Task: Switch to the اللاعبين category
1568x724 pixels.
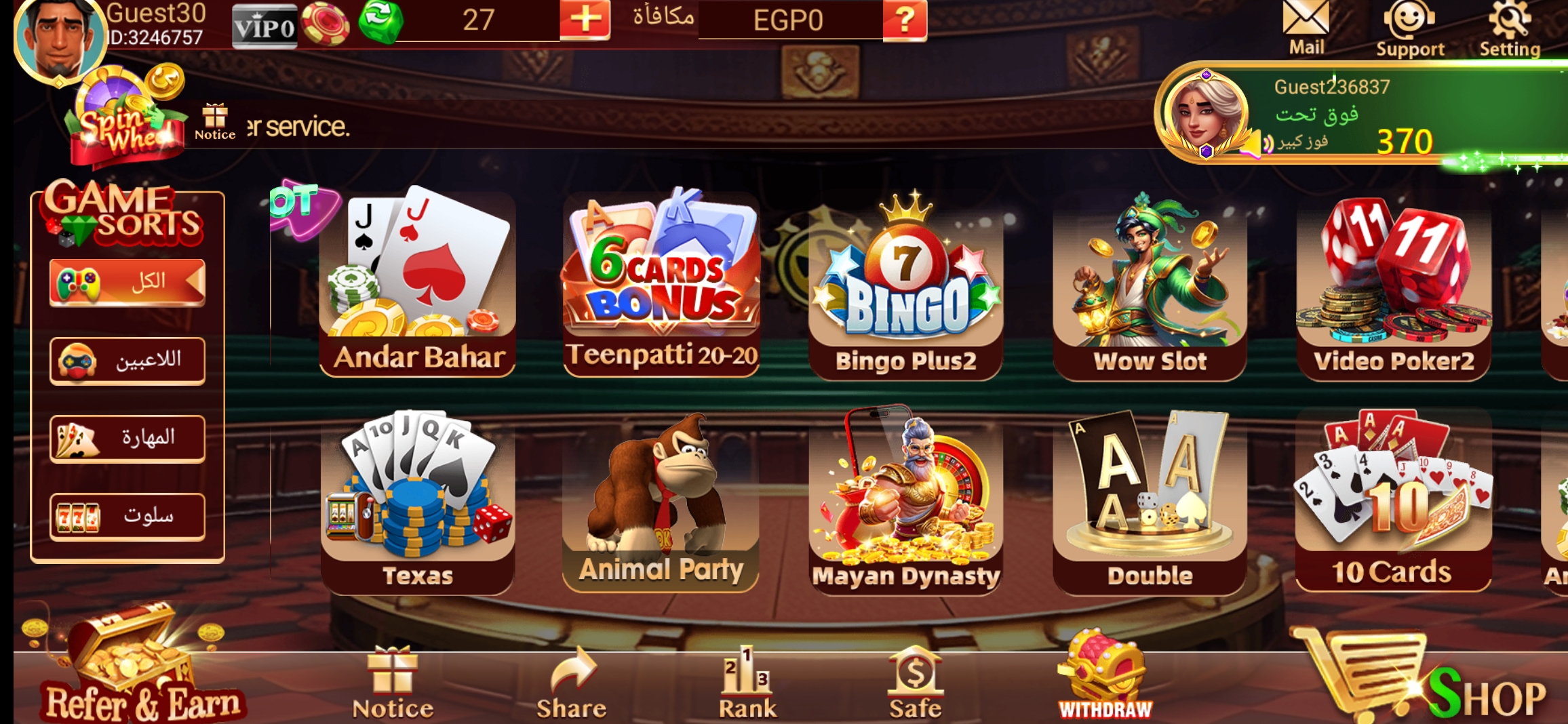Action: pos(127,360)
